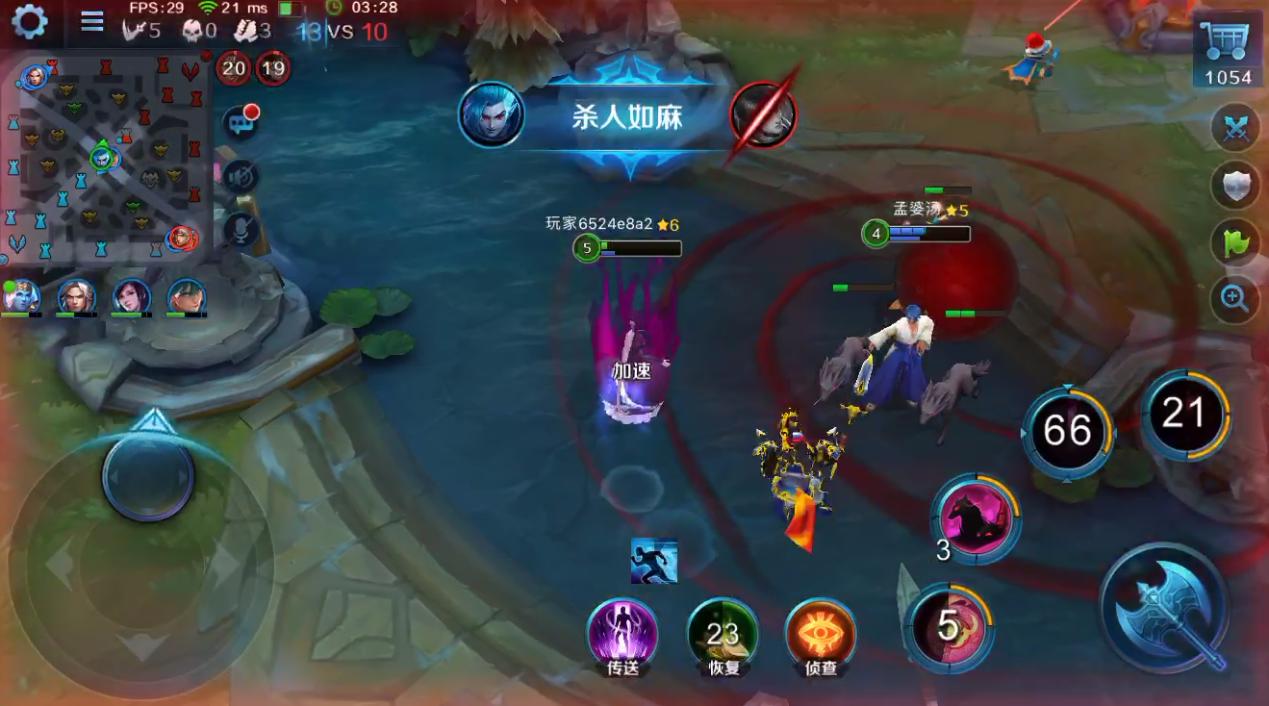Select the first teammate portrait
This screenshot has width=1269, height=706.
click(21, 296)
